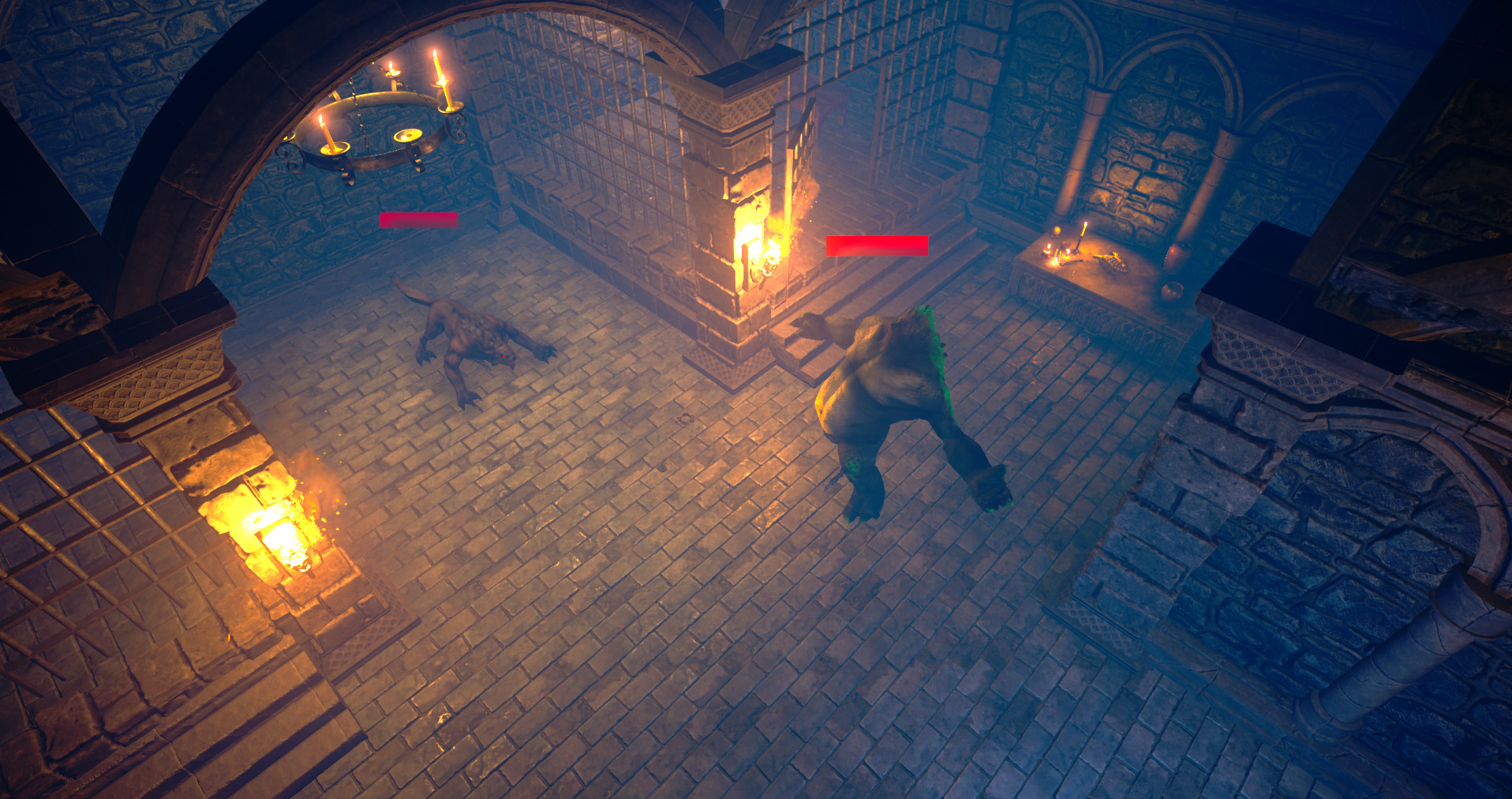Click the demon's red health bar

pos(418,219)
